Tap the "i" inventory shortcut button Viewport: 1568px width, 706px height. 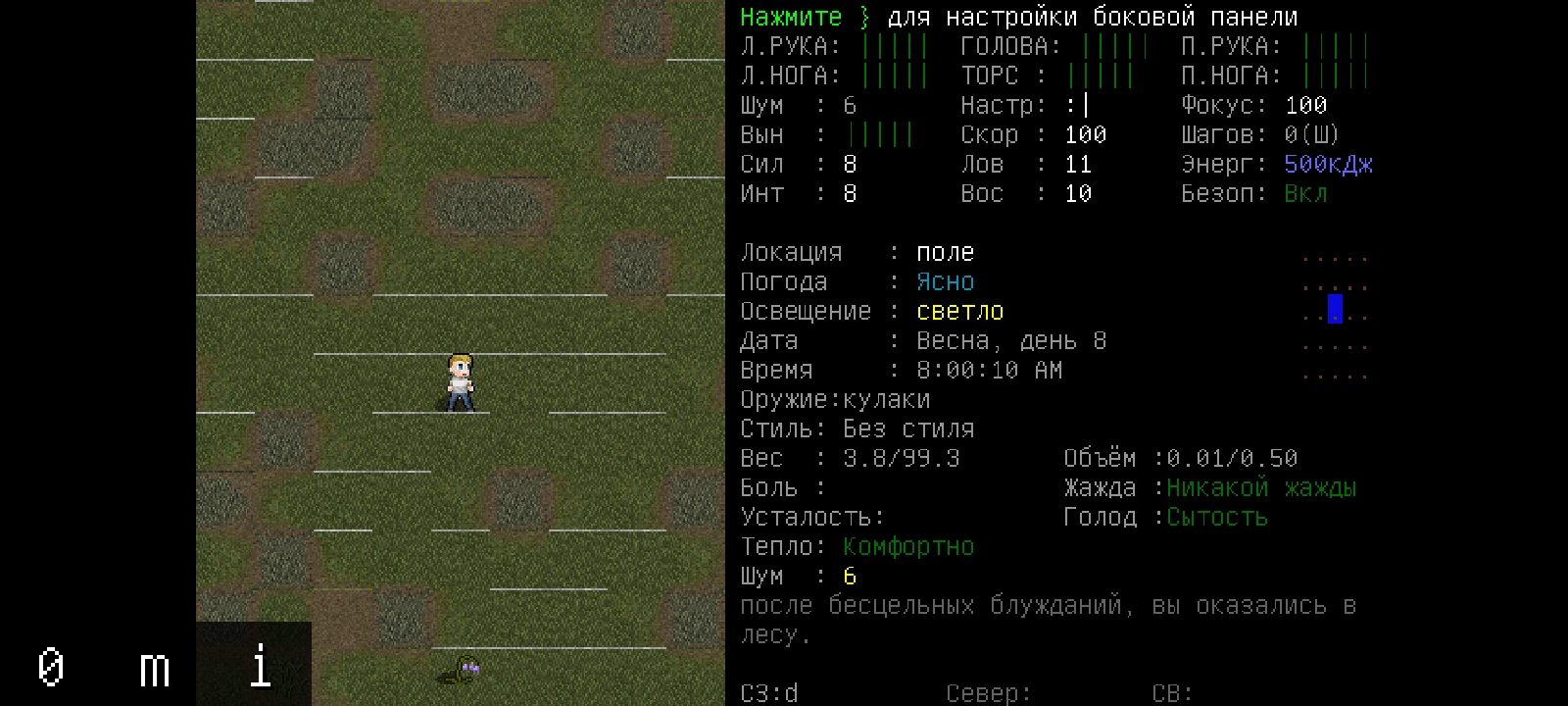pyautogui.click(x=259, y=669)
